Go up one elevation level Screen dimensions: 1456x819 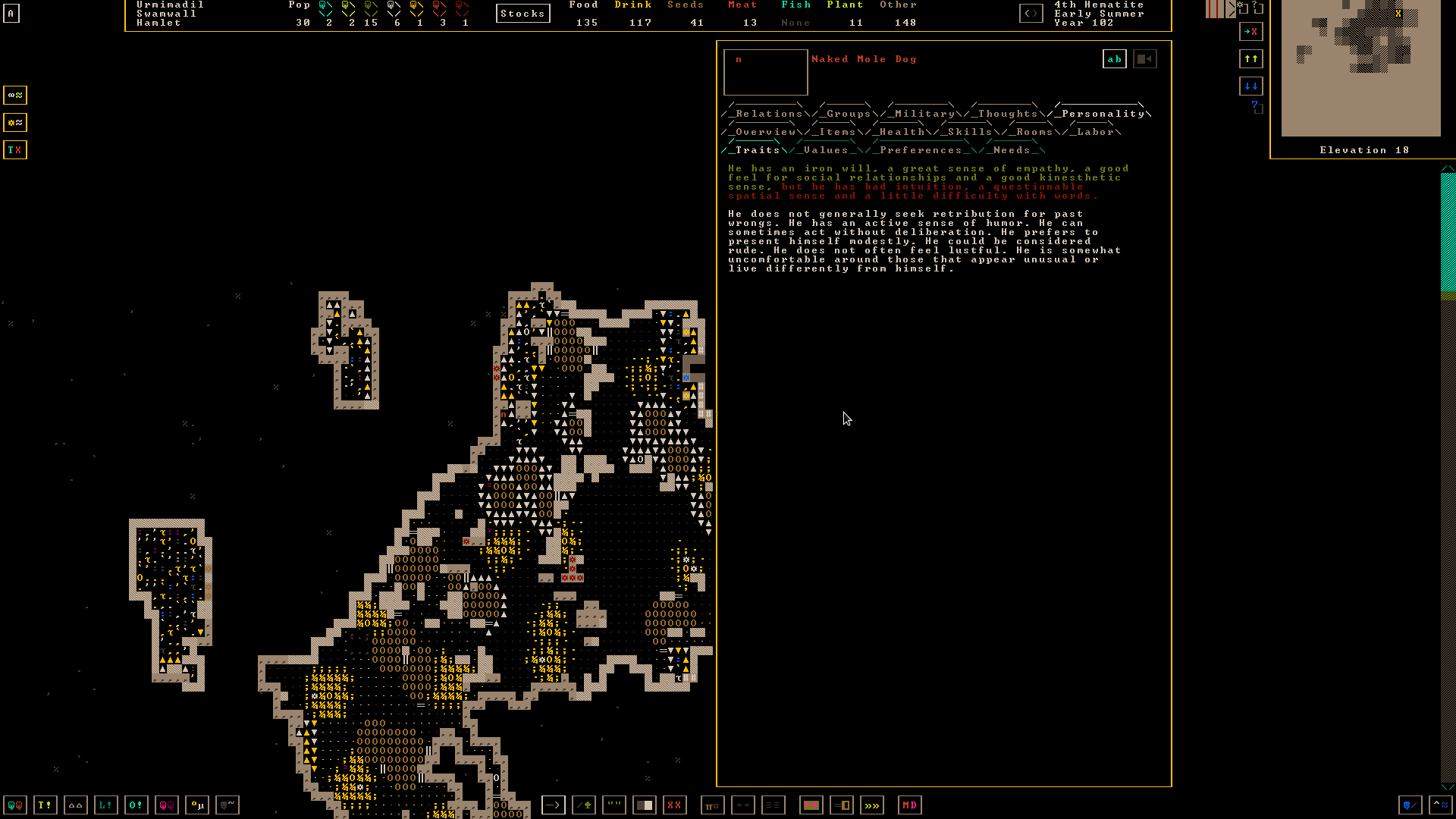[1250, 58]
